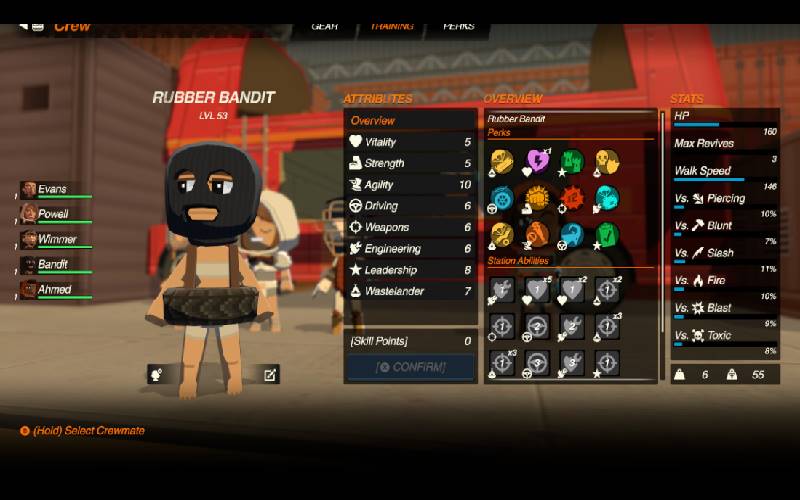
Task: Select the Vitality attribute row
Action: tap(410, 142)
